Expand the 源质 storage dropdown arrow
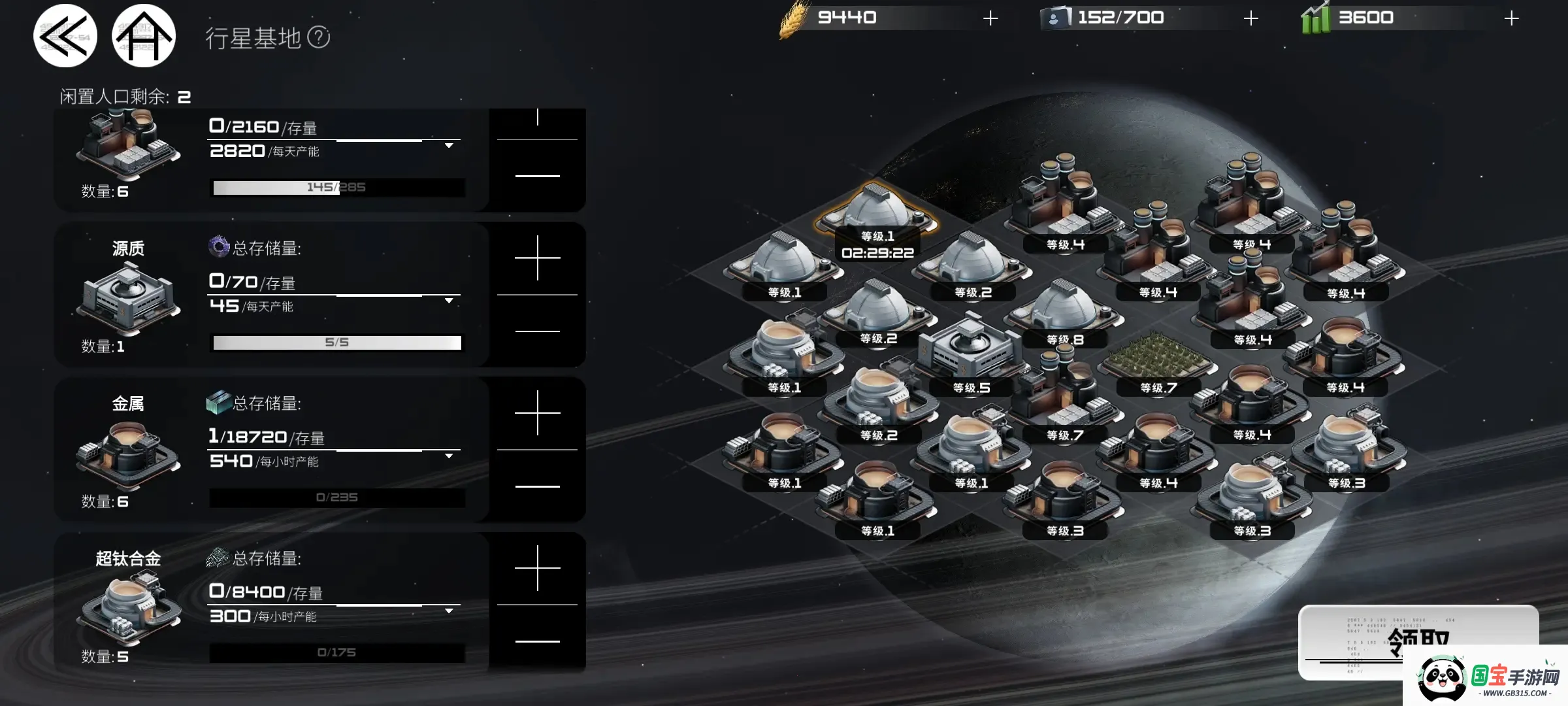 (x=449, y=301)
